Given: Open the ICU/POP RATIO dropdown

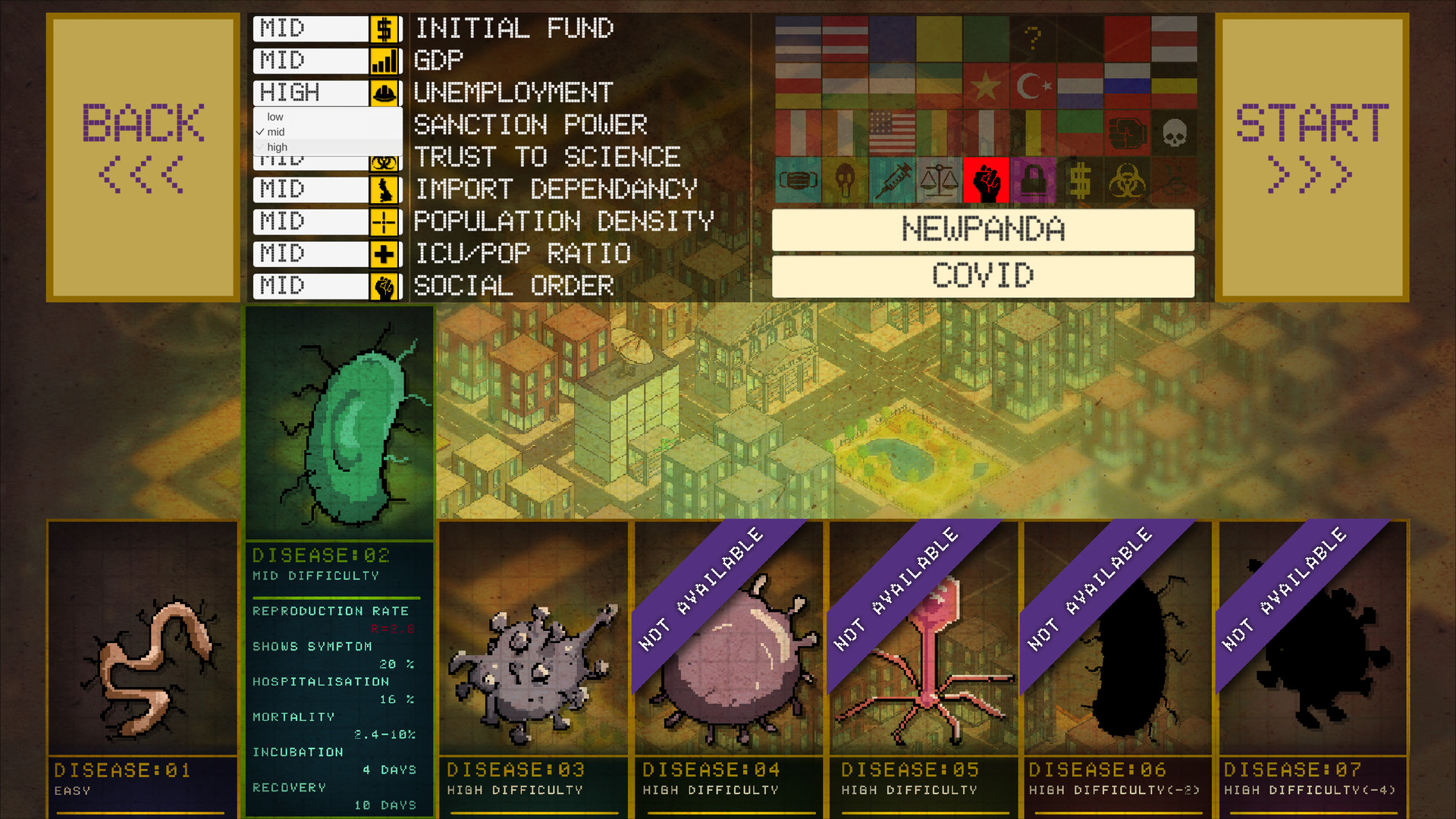Looking at the screenshot, I should pyautogui.click(x=311, y=253).
